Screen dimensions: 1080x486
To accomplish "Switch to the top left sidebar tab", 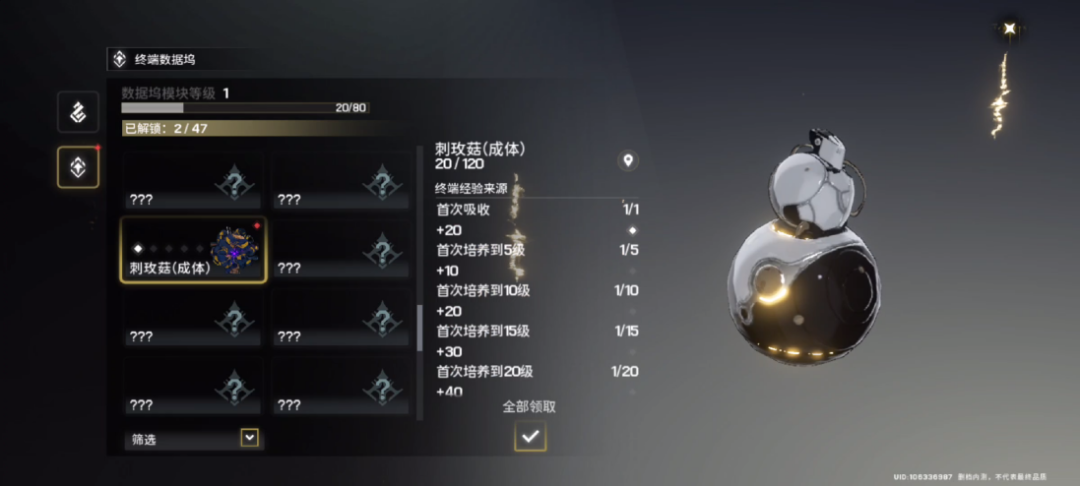I will (x=78, y=112).
